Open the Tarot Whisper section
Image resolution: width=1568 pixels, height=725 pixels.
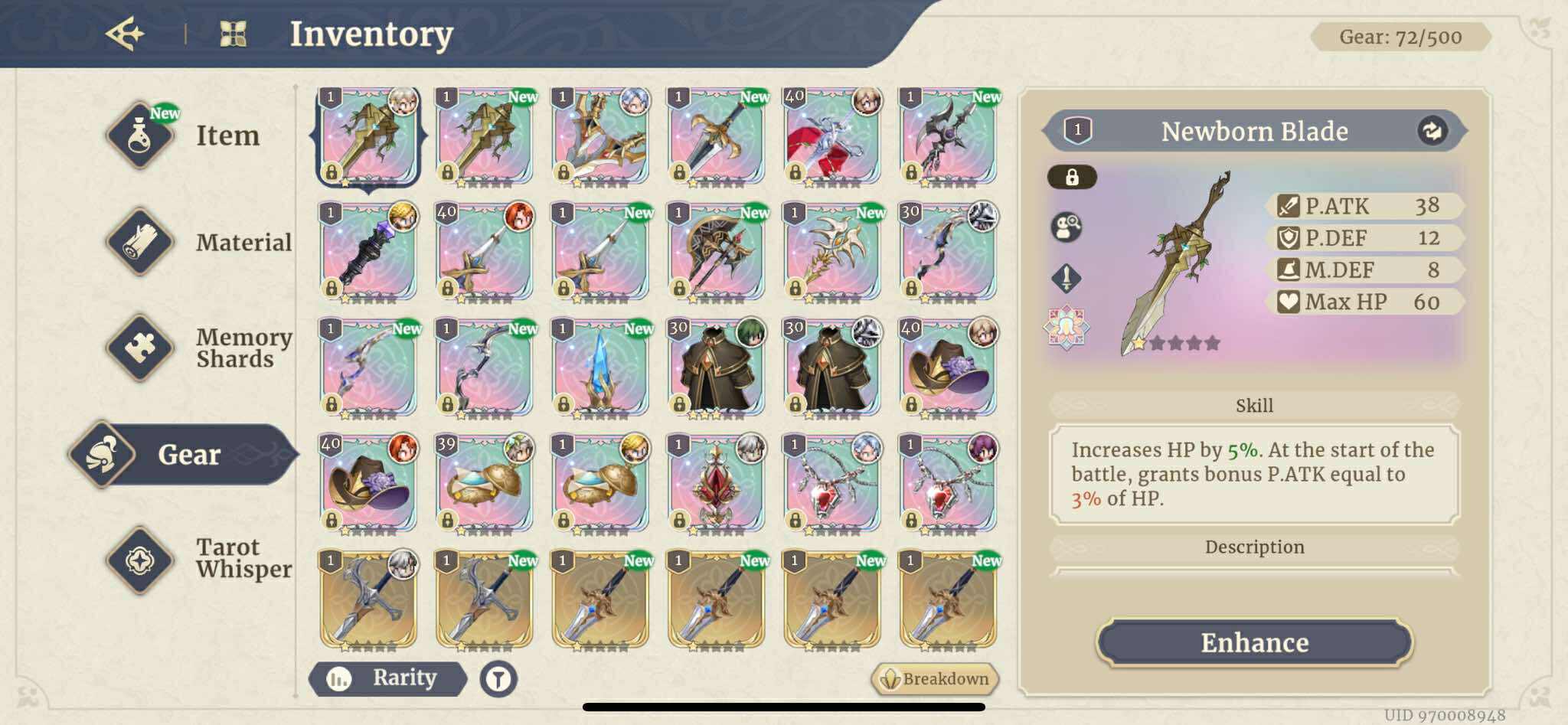142,559
